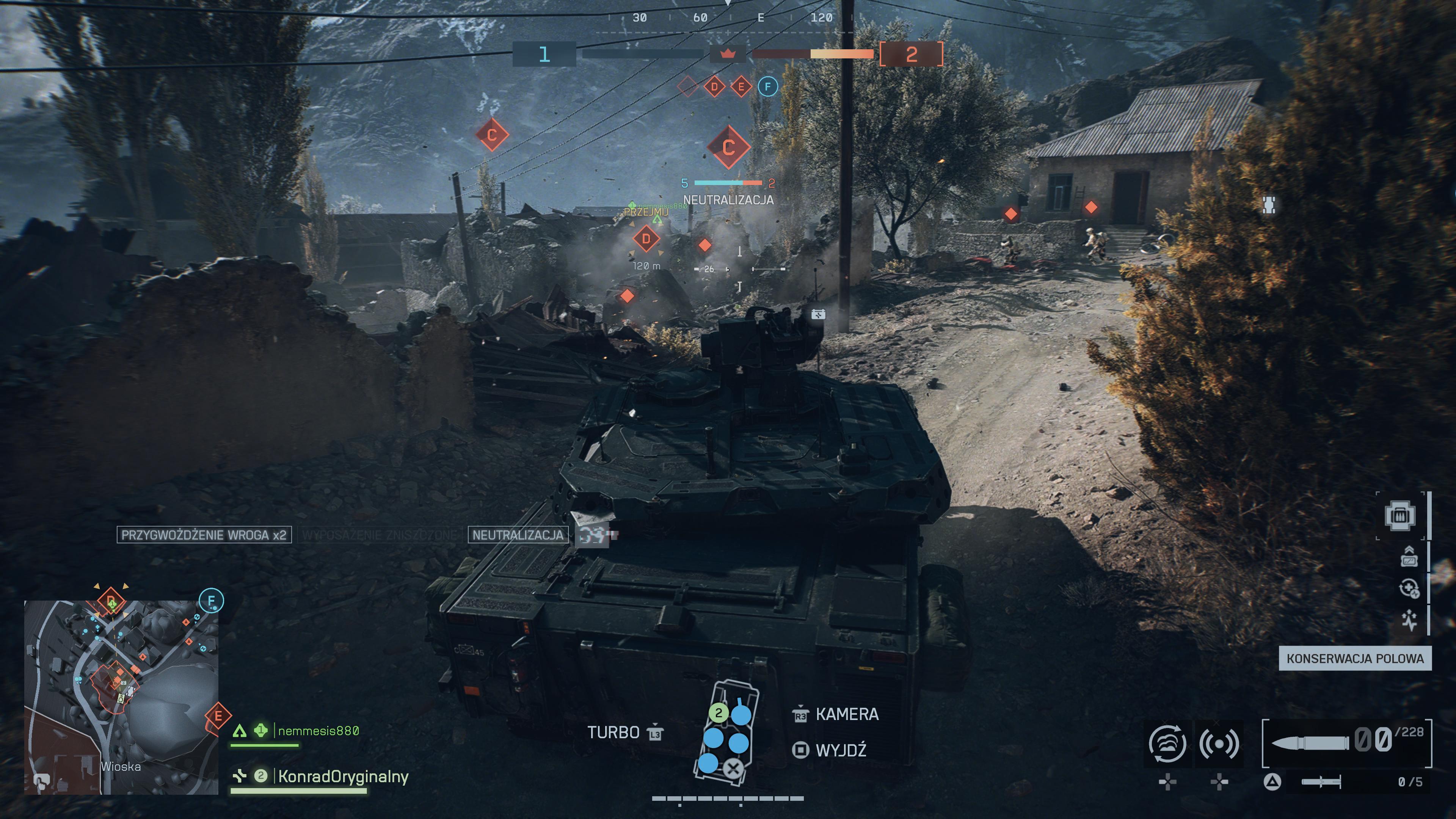Click the disabled X seat in vehicle diagram

733,768
